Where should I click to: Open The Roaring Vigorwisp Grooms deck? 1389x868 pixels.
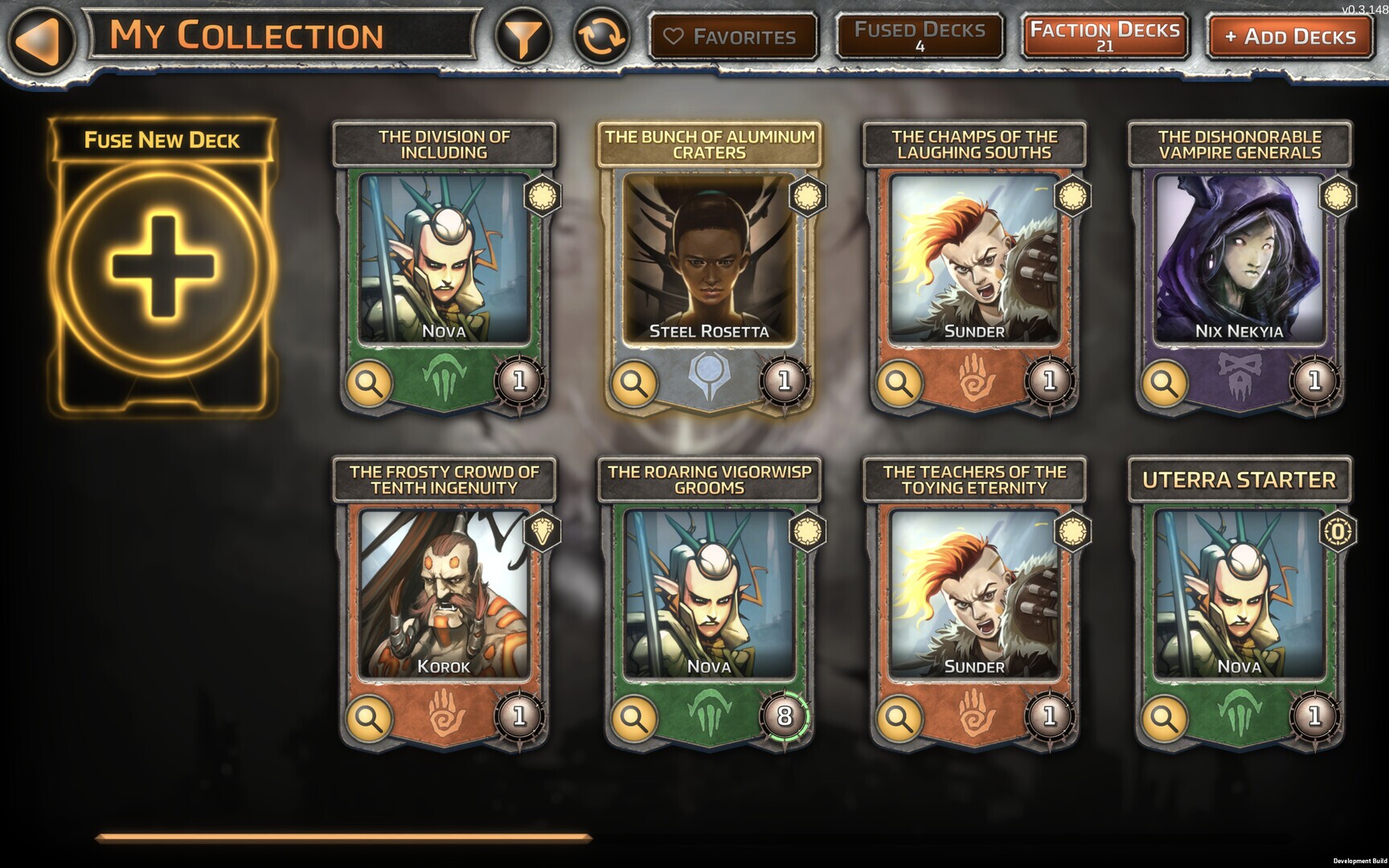click(711, 595)
